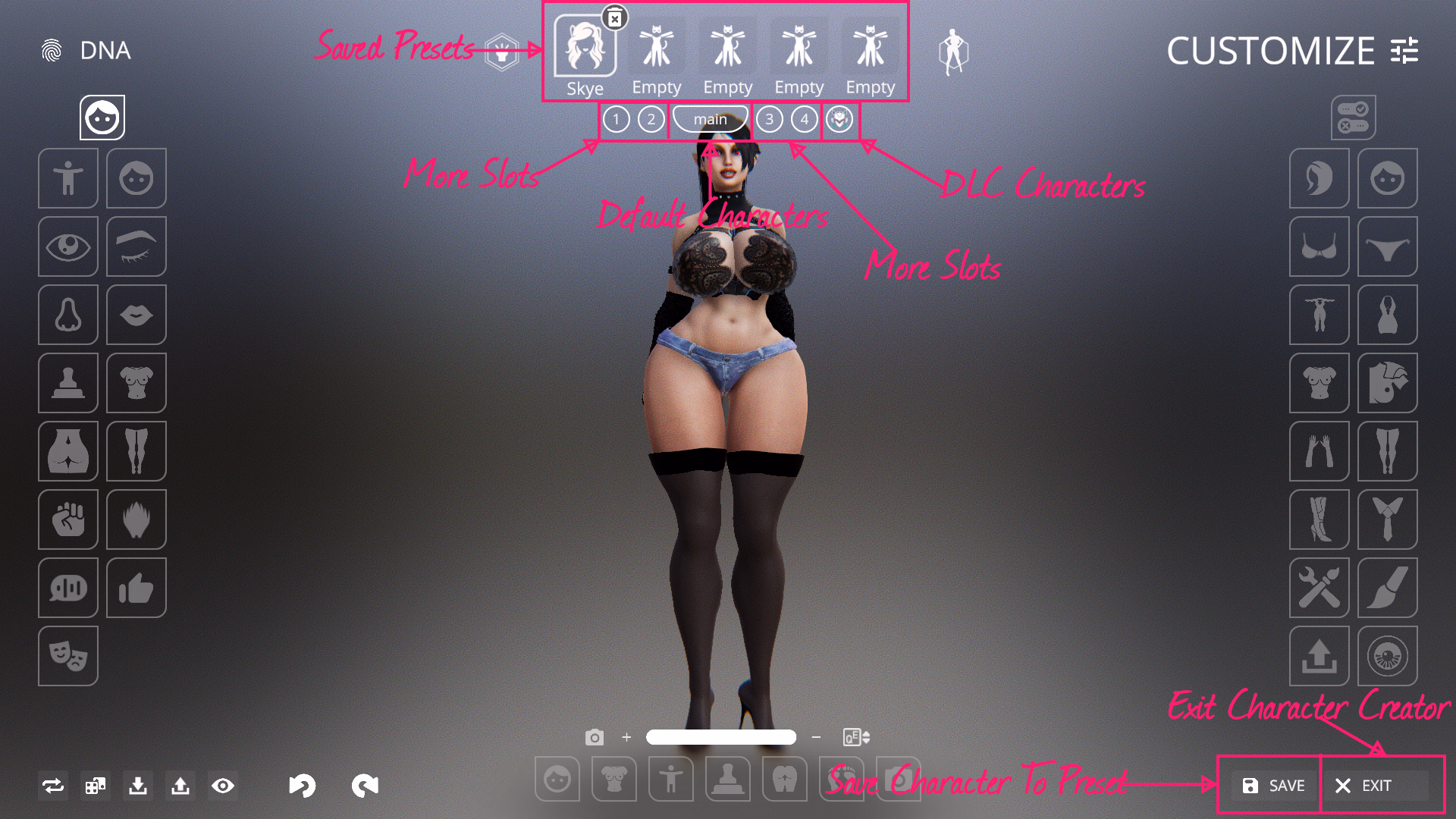Click the redo arrow
The image size is (1456, 819).
[365, 786]
